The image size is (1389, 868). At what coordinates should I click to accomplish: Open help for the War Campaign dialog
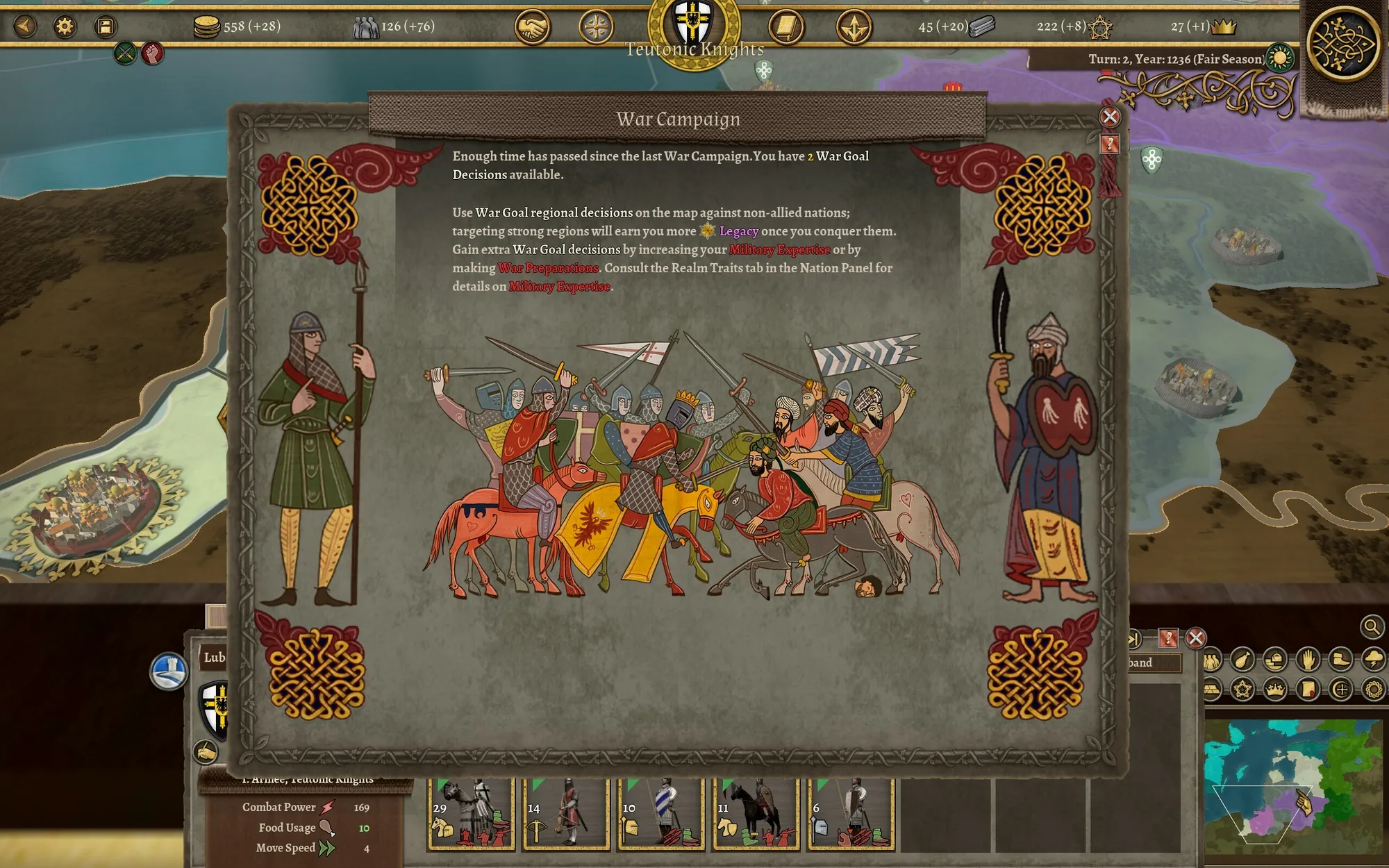click(1110, 144)
